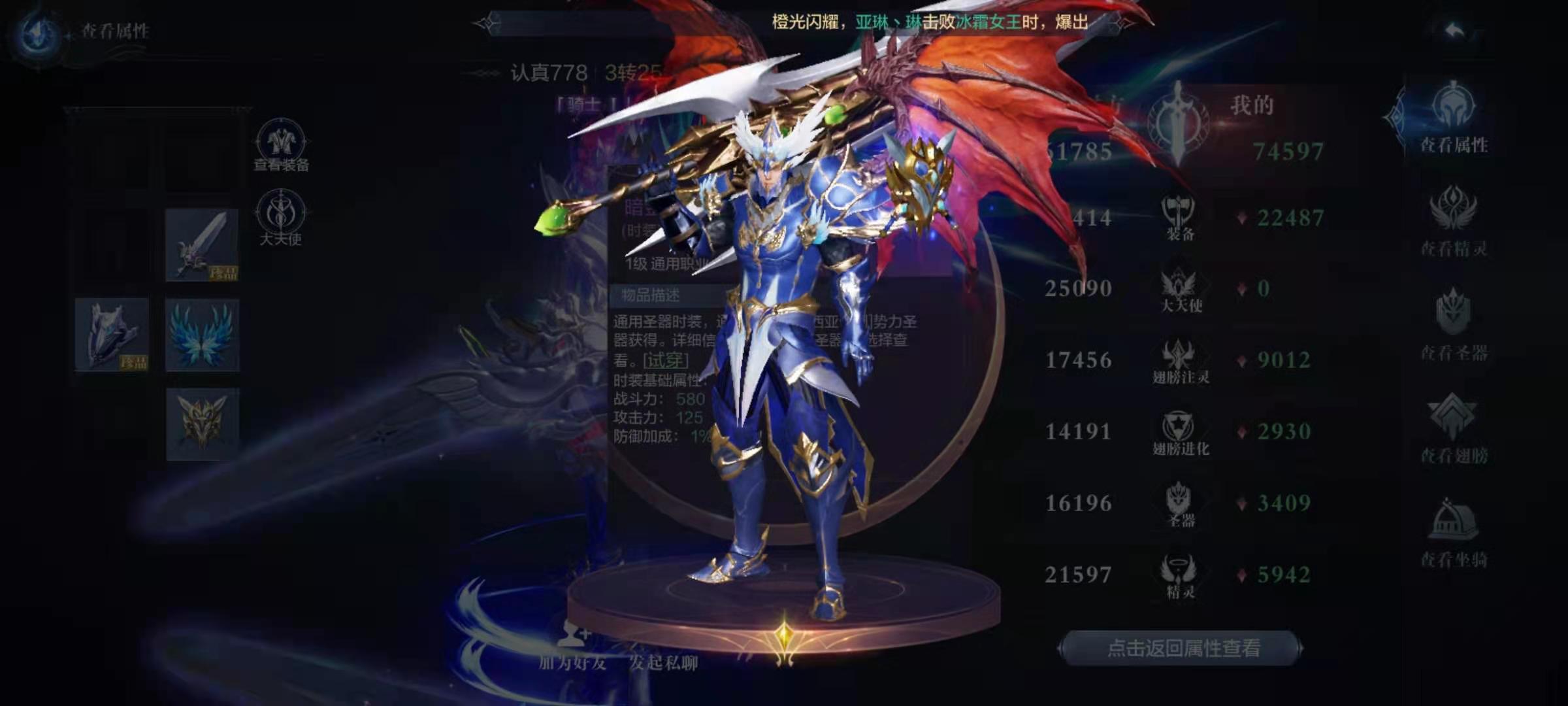1568x706 pixels.
Task: Show the 查看翅膀 tab
Action: [x=1454, y=428]
